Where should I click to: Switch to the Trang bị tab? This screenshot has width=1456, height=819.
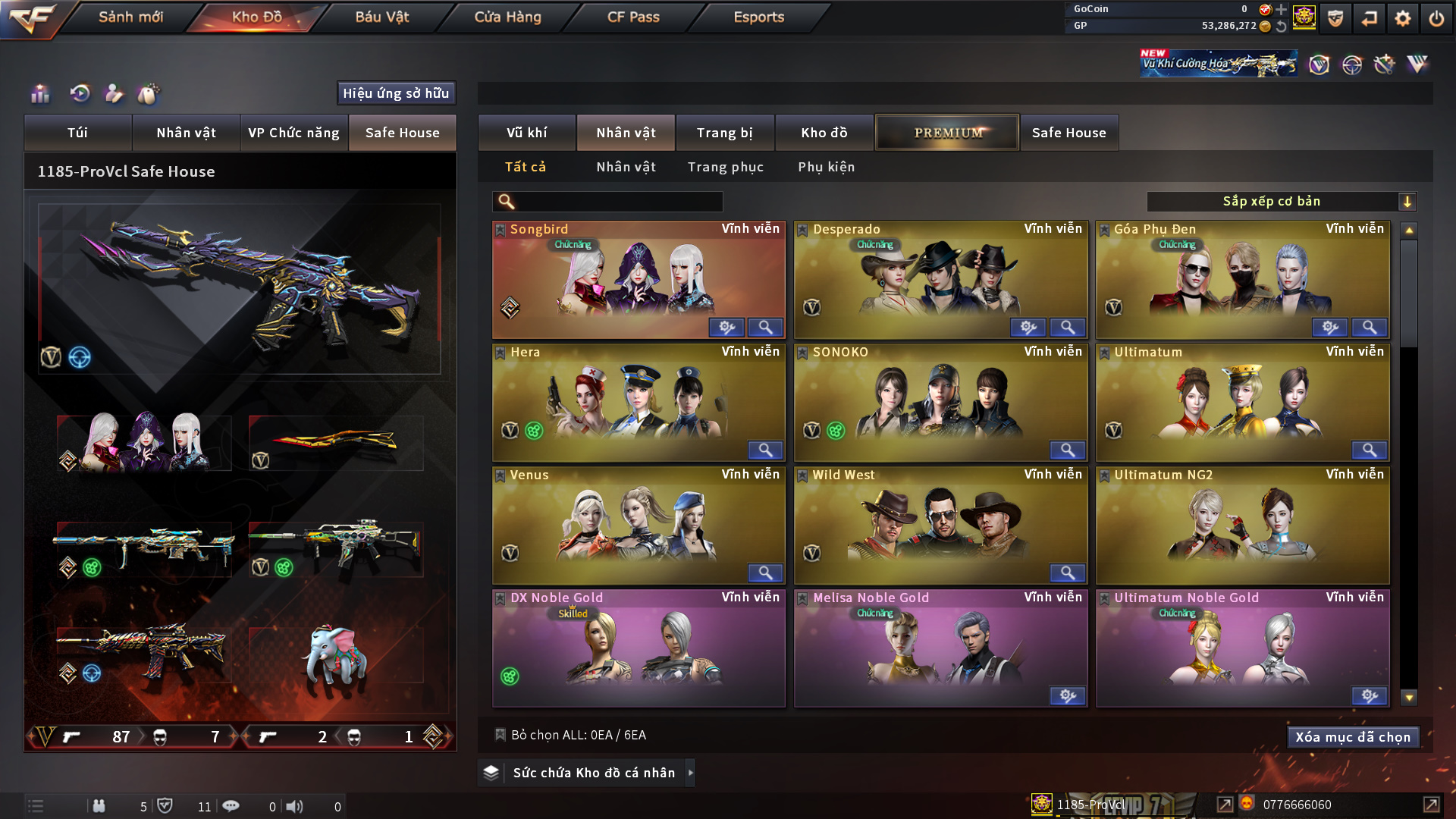pos(724,133)
